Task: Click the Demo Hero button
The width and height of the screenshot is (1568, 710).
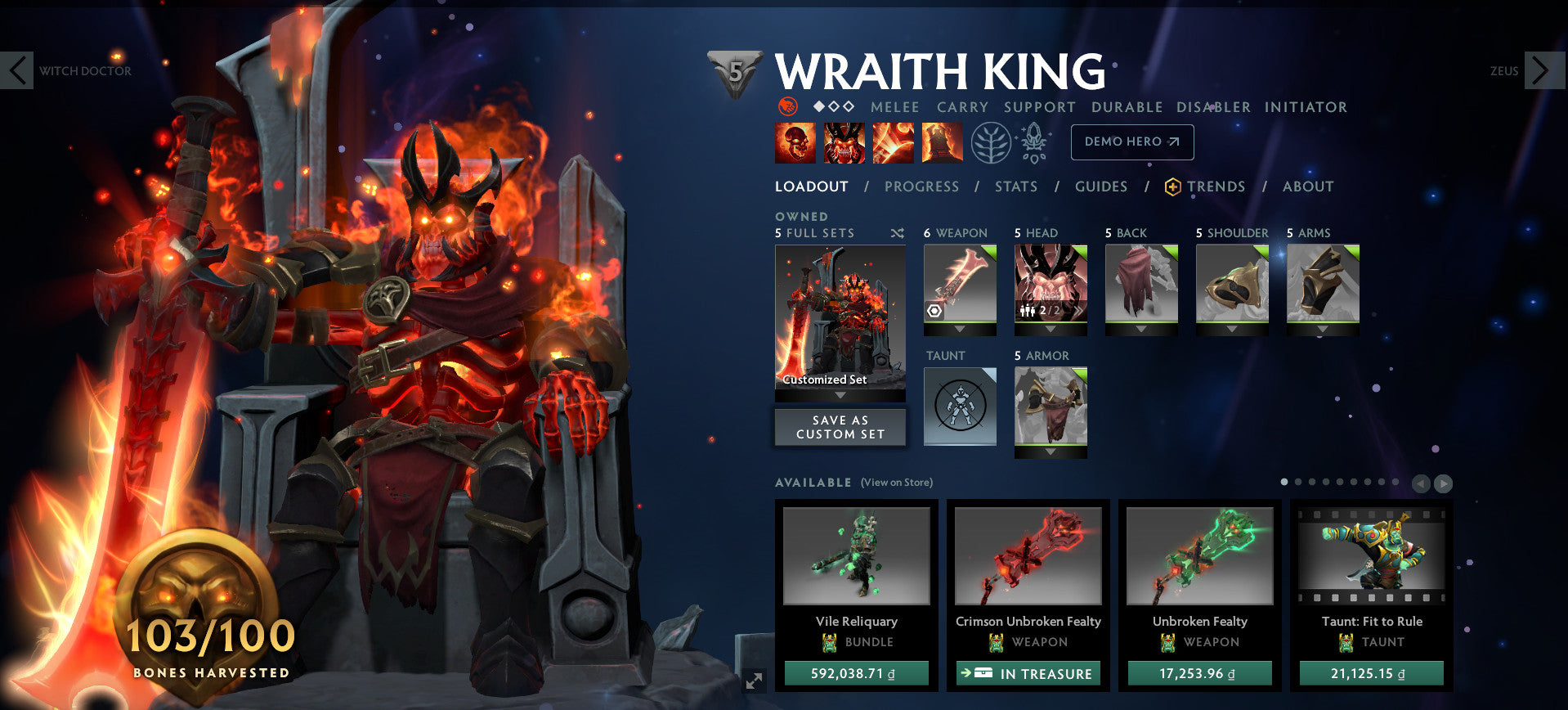Action: [1132, 141]
